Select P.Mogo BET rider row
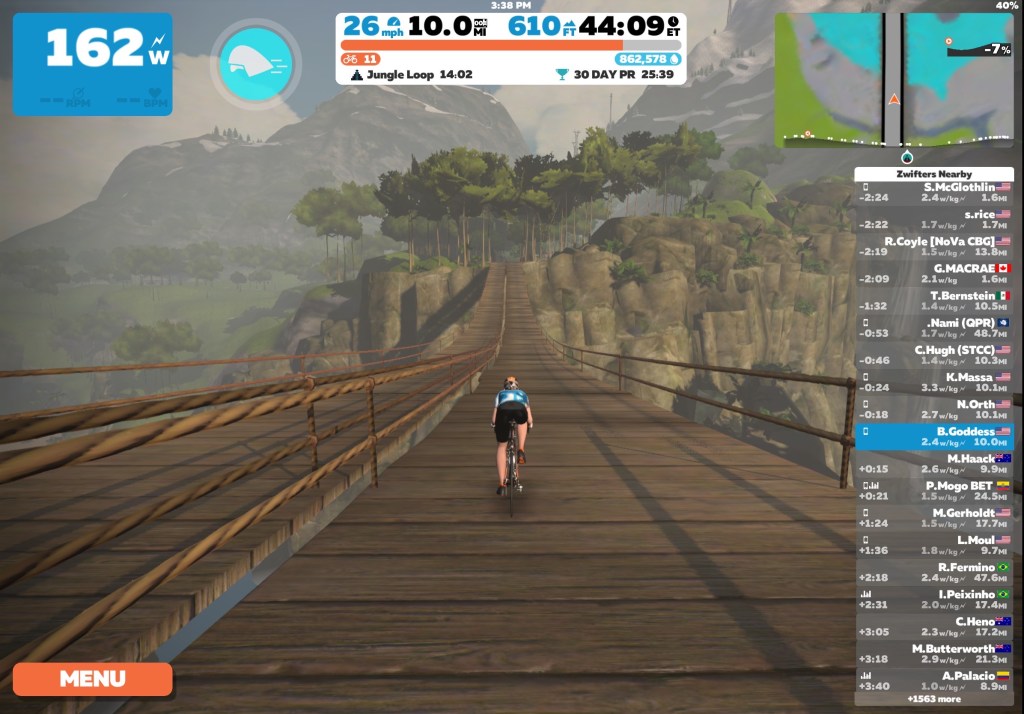Image resolution: width=1024 pixels, height=714 pixels. pyautogui.click(x=934, y=490)
